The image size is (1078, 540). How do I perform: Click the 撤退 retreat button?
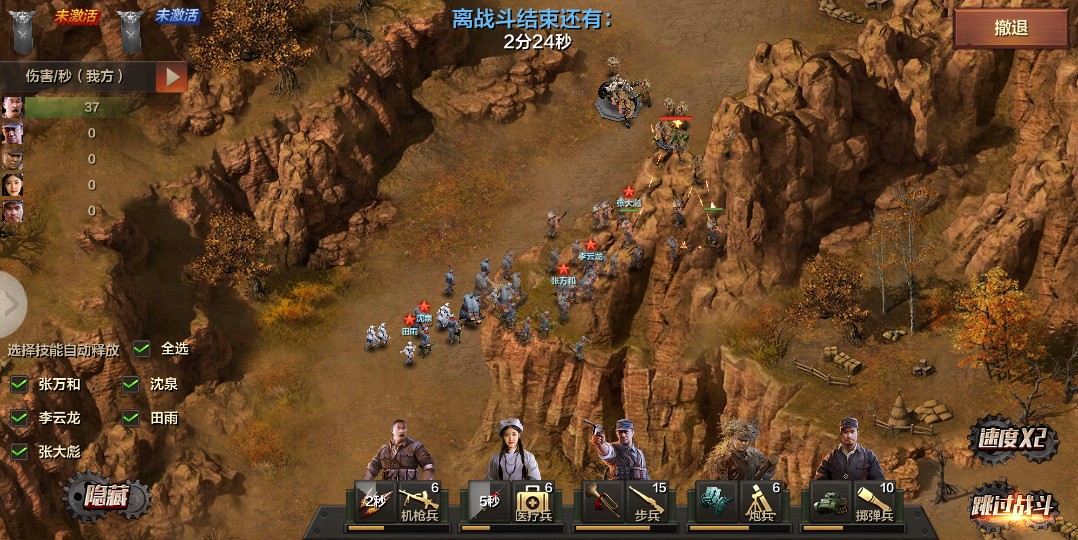click(1010, 29)
